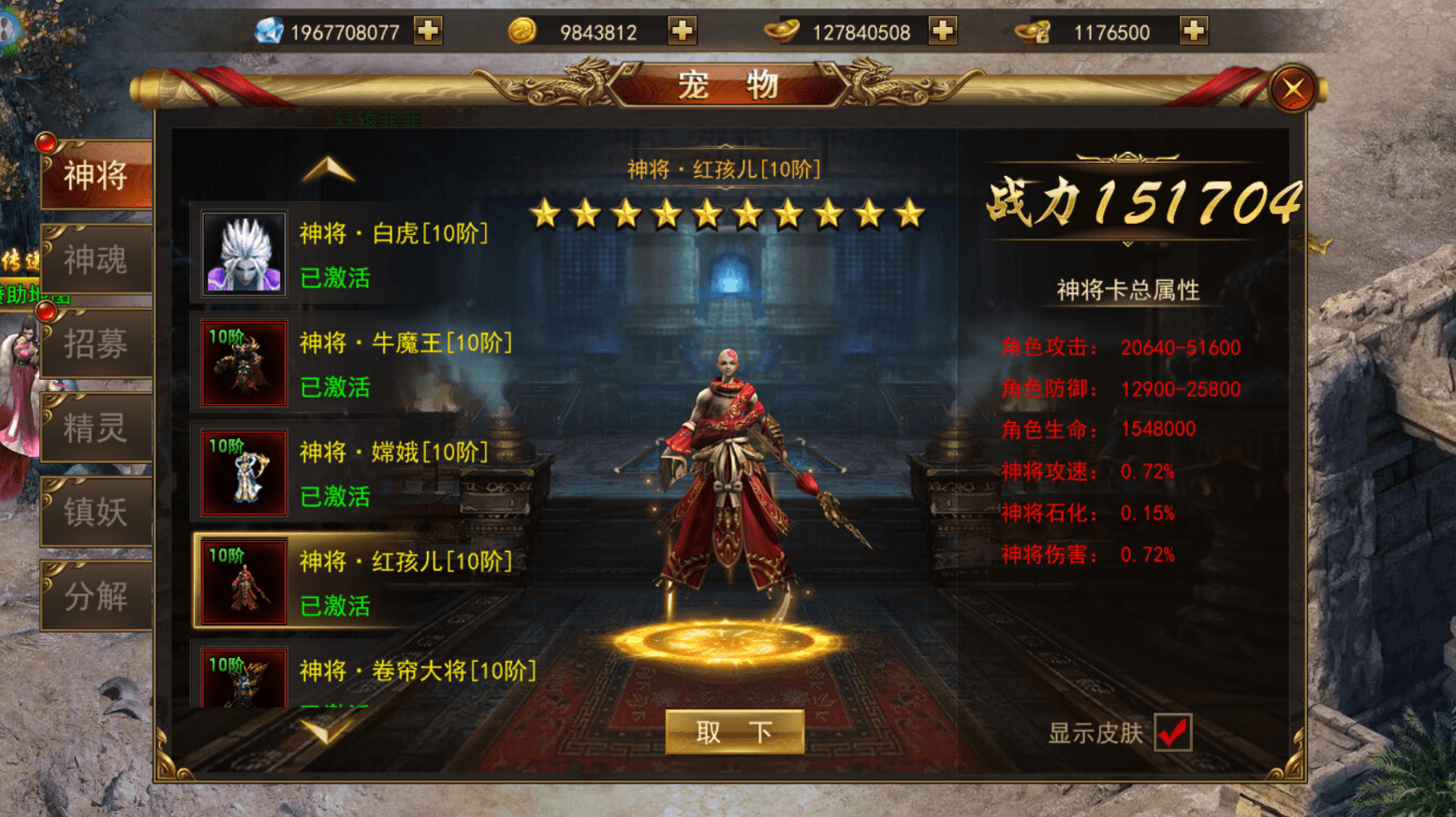The height and width of the screenshot is (817, 1456).
Task: Switch to the 招募 tab
Action: tap(94, 343)
